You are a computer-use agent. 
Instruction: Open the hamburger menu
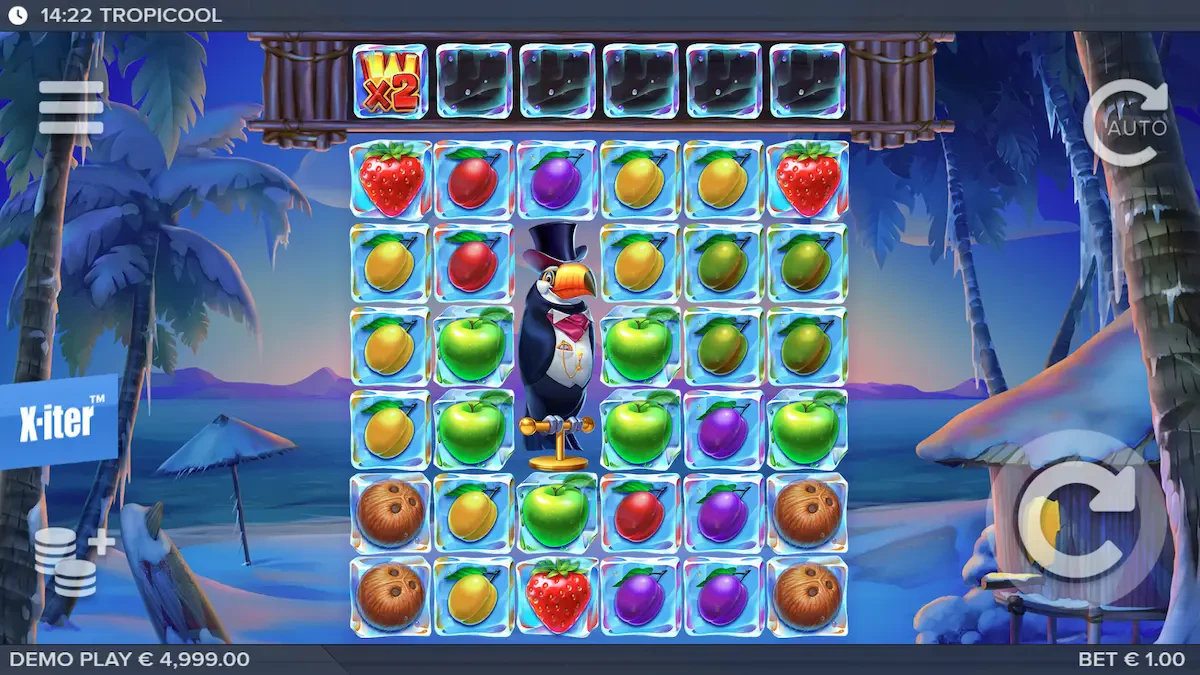71,107
